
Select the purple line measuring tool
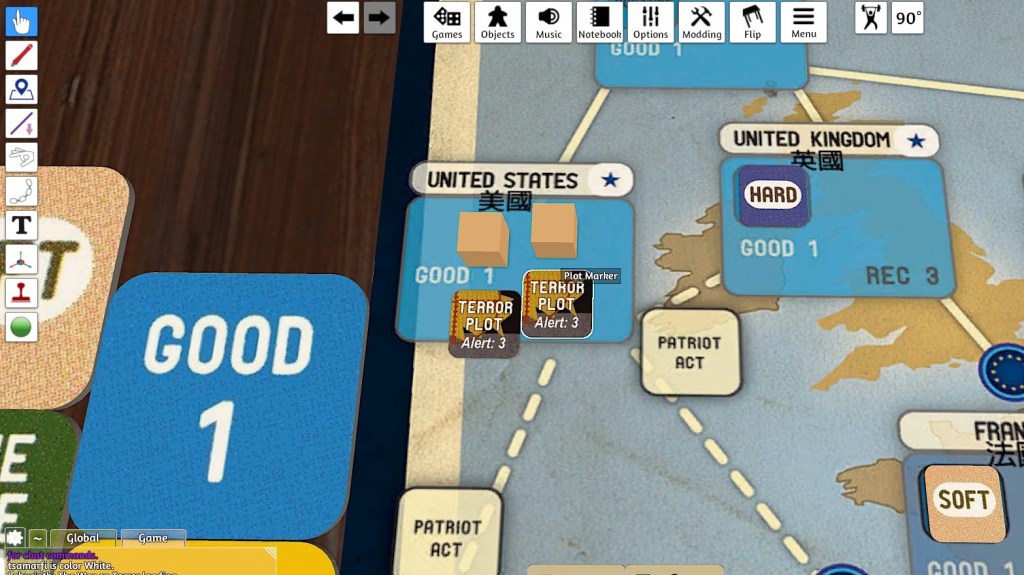[x=21, y=124]
